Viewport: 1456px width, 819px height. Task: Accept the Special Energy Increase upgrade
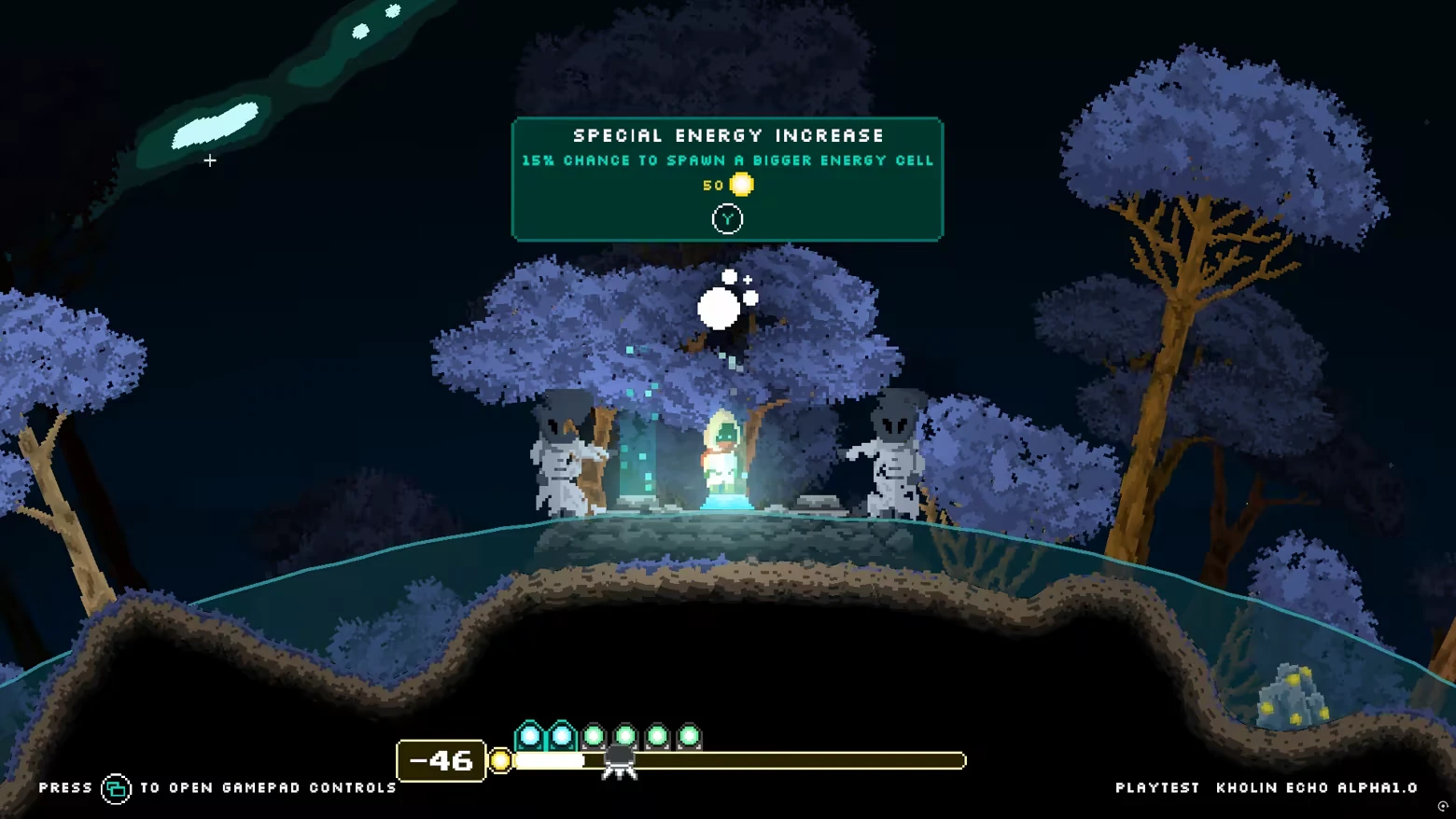[x=726, y=217]
